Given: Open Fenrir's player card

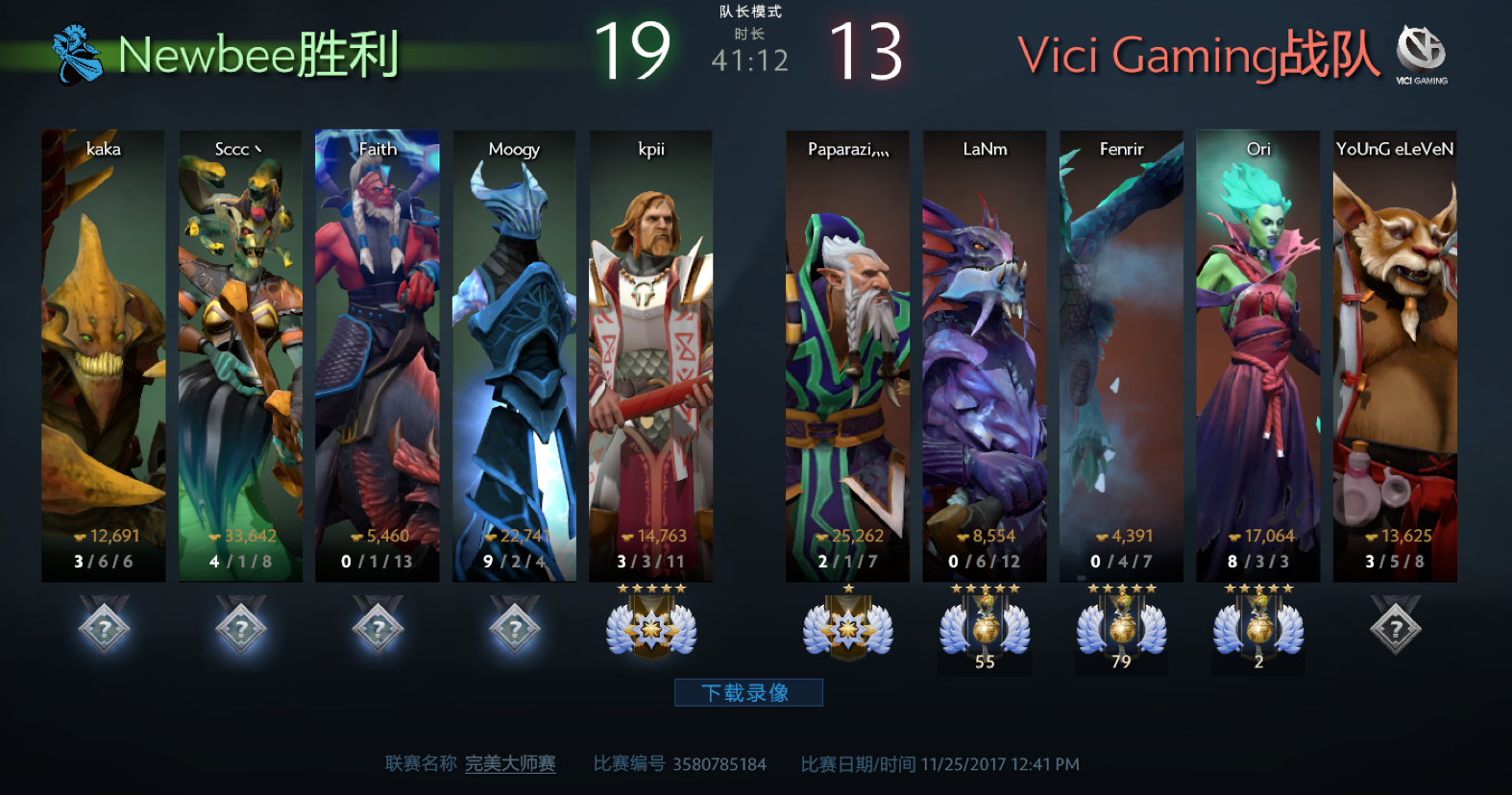Looking at the screenshot, I should point(1121,355).
